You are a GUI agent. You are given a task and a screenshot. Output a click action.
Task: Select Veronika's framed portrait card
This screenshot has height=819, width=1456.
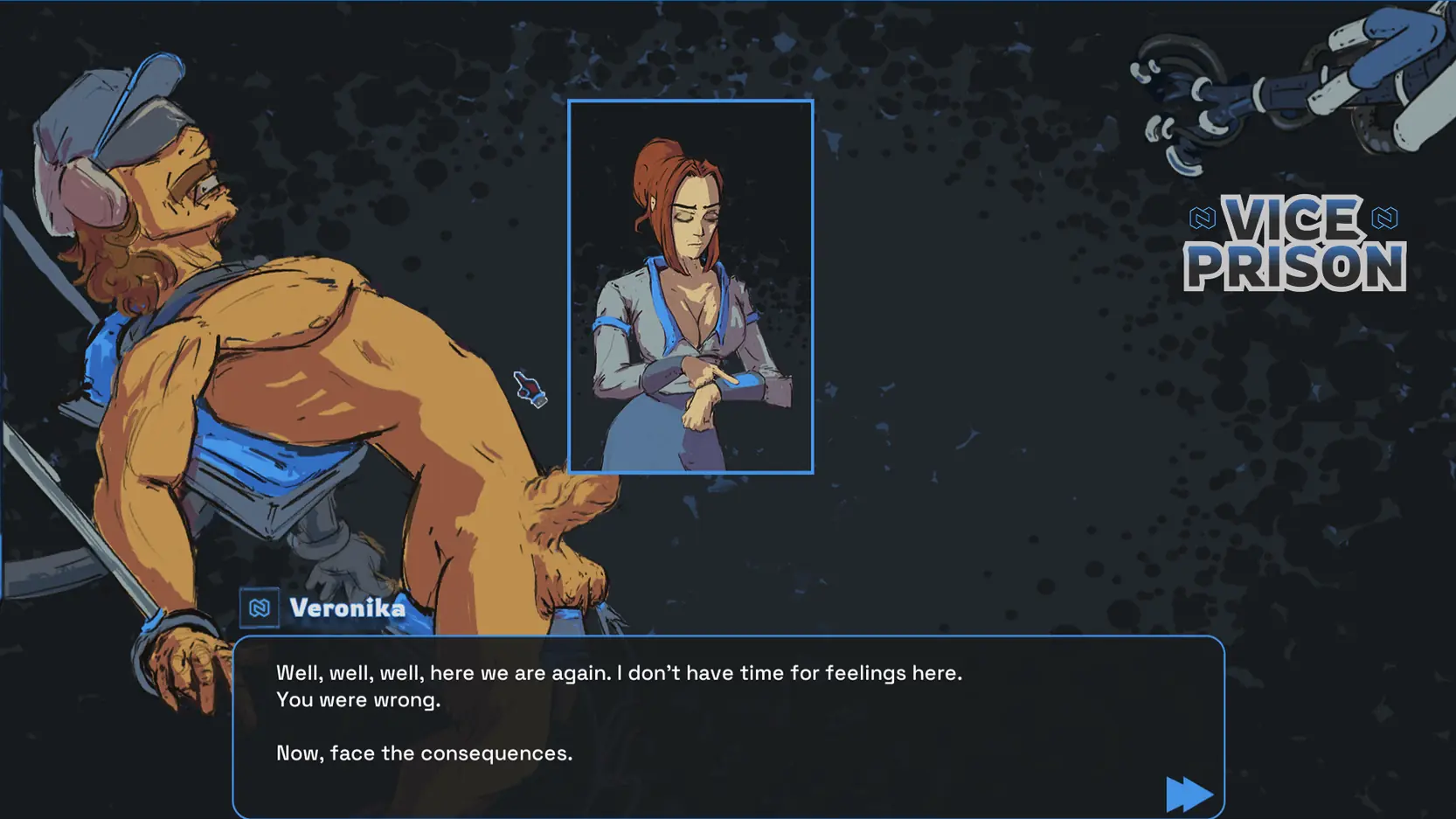690,287
